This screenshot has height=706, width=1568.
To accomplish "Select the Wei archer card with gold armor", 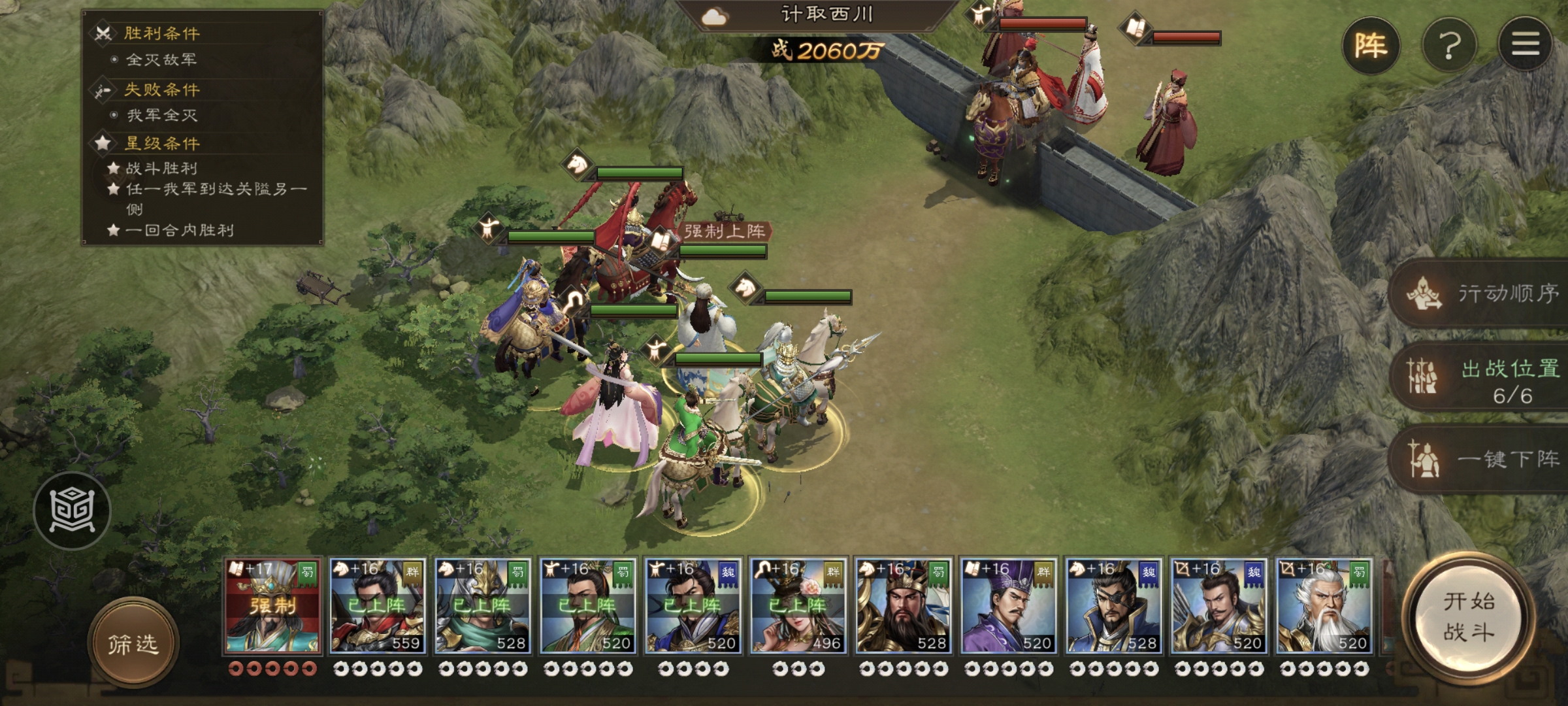I will (x=1219, y=606).
